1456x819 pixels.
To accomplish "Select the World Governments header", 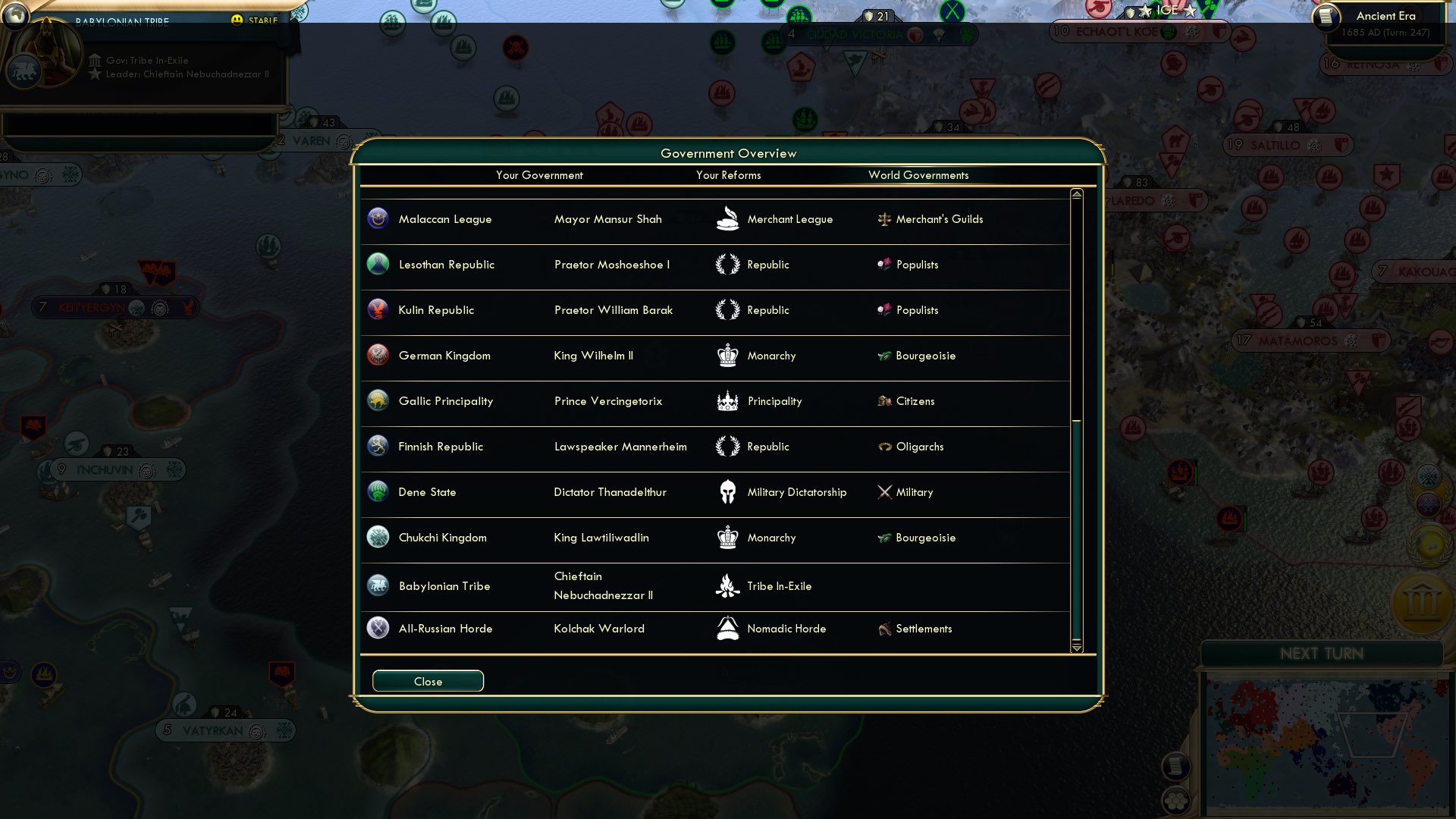I will [x=919, y=175].
